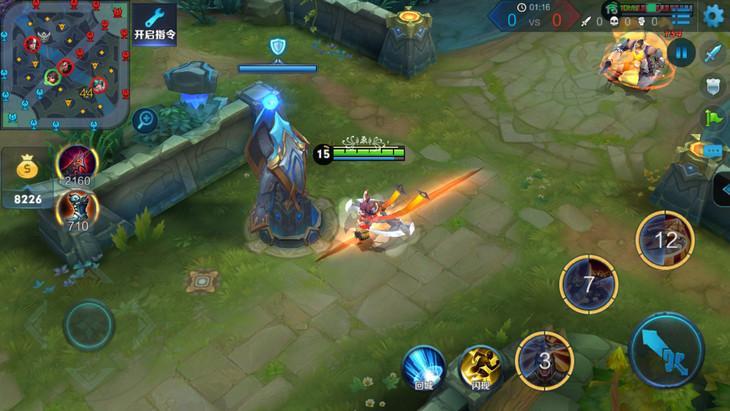730x411 pixels.
Task: Send the gather signal green flag
Action: [x=713, y=118]
